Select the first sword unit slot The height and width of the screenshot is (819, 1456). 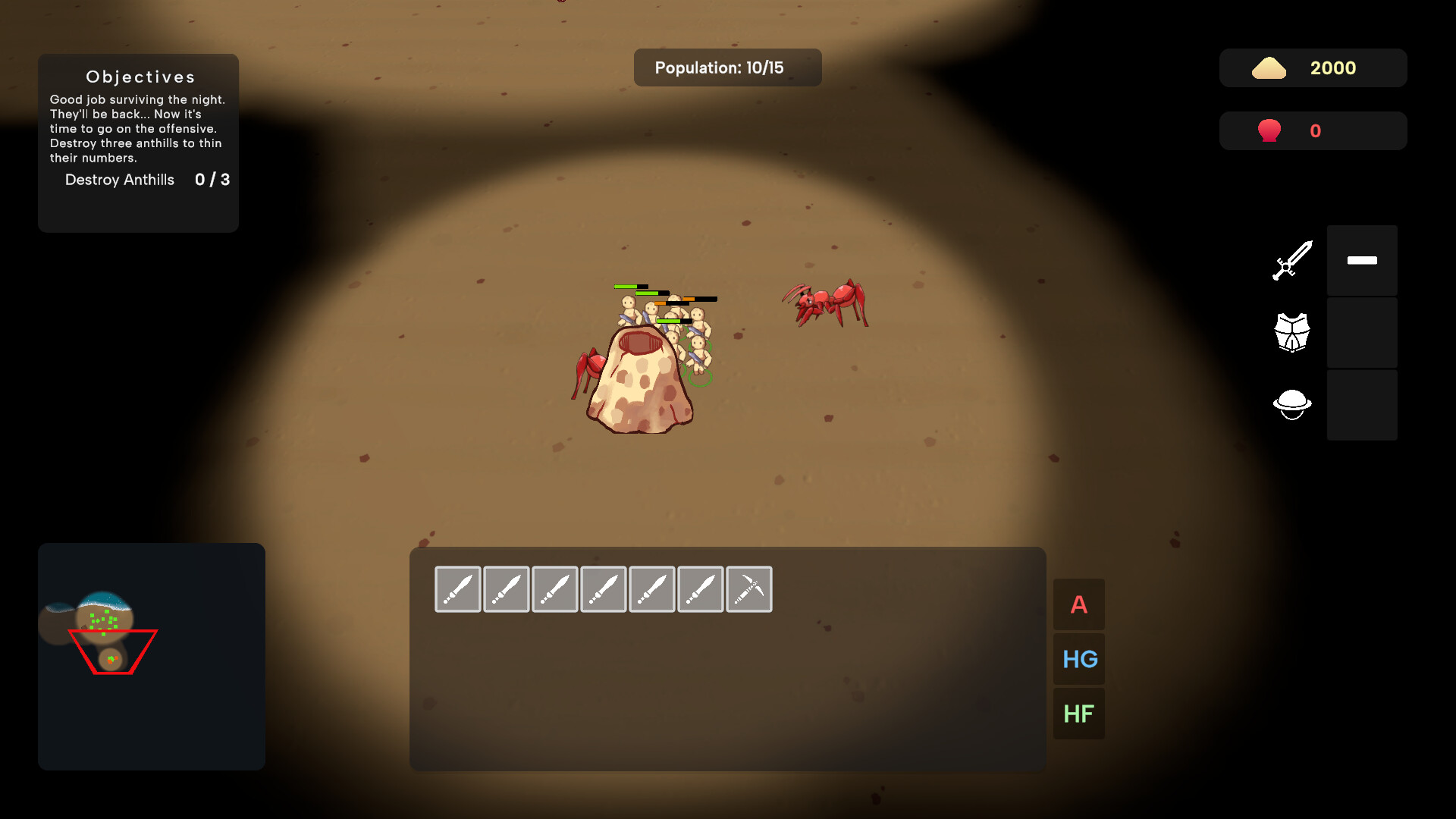(x=457, y=589)
